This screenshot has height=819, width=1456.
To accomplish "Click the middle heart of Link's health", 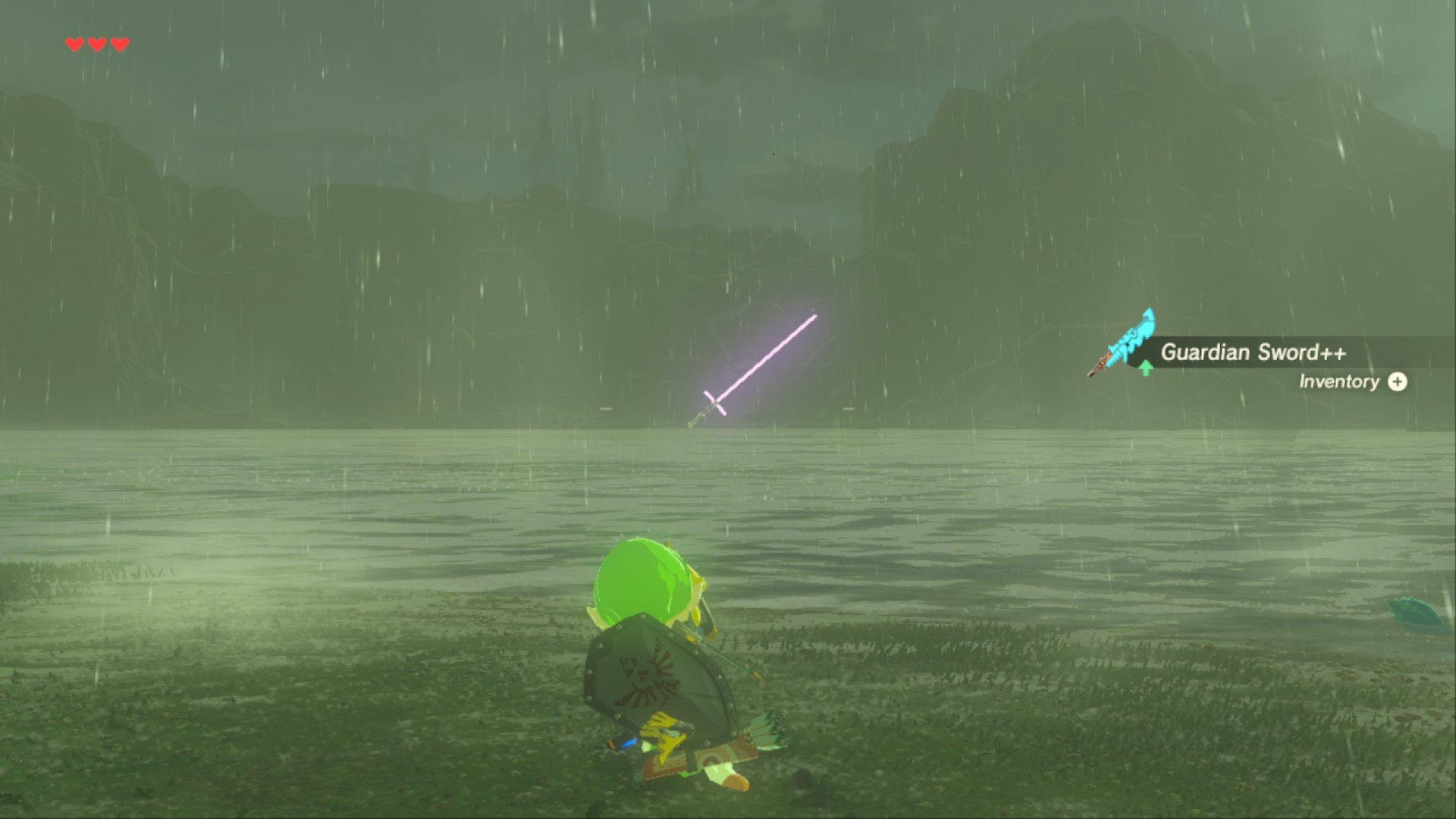I will (96, 44).
